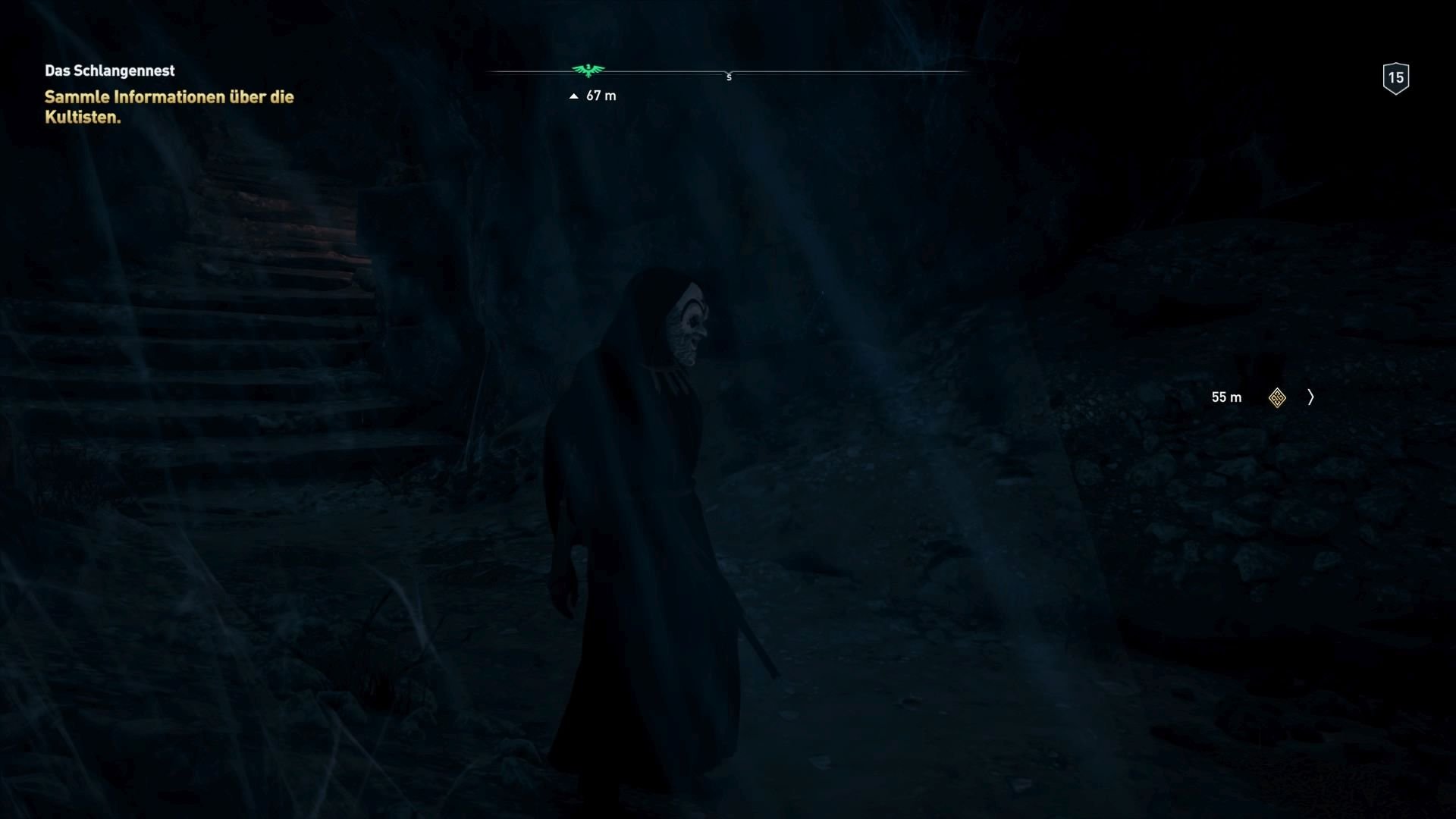1456x819 pixels.
Task: Toggle the compass bar visibility
Action: pyautogui.click(x=730, y=72)
